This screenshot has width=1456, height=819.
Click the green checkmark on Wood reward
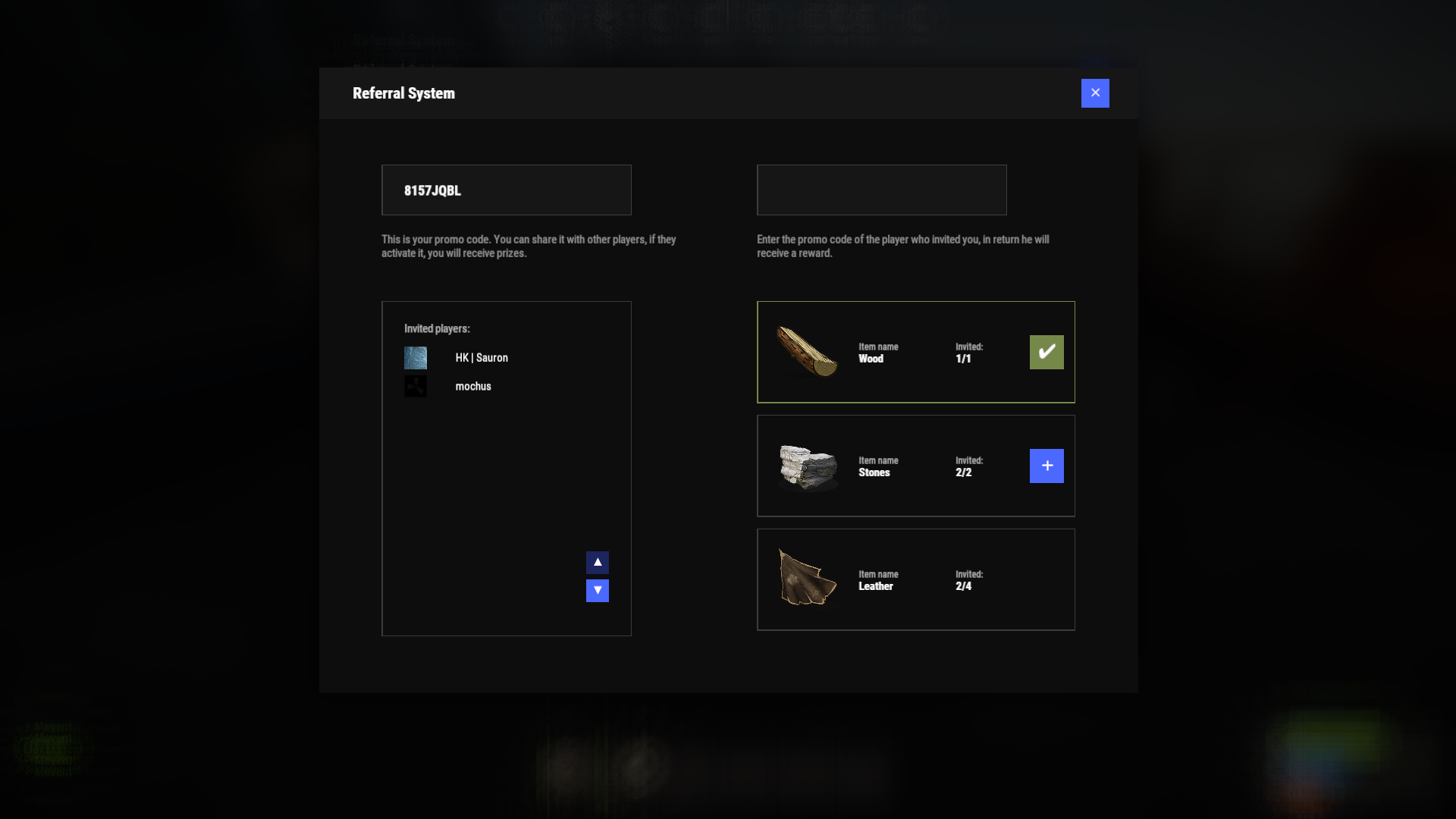[x=1046, y=352]
